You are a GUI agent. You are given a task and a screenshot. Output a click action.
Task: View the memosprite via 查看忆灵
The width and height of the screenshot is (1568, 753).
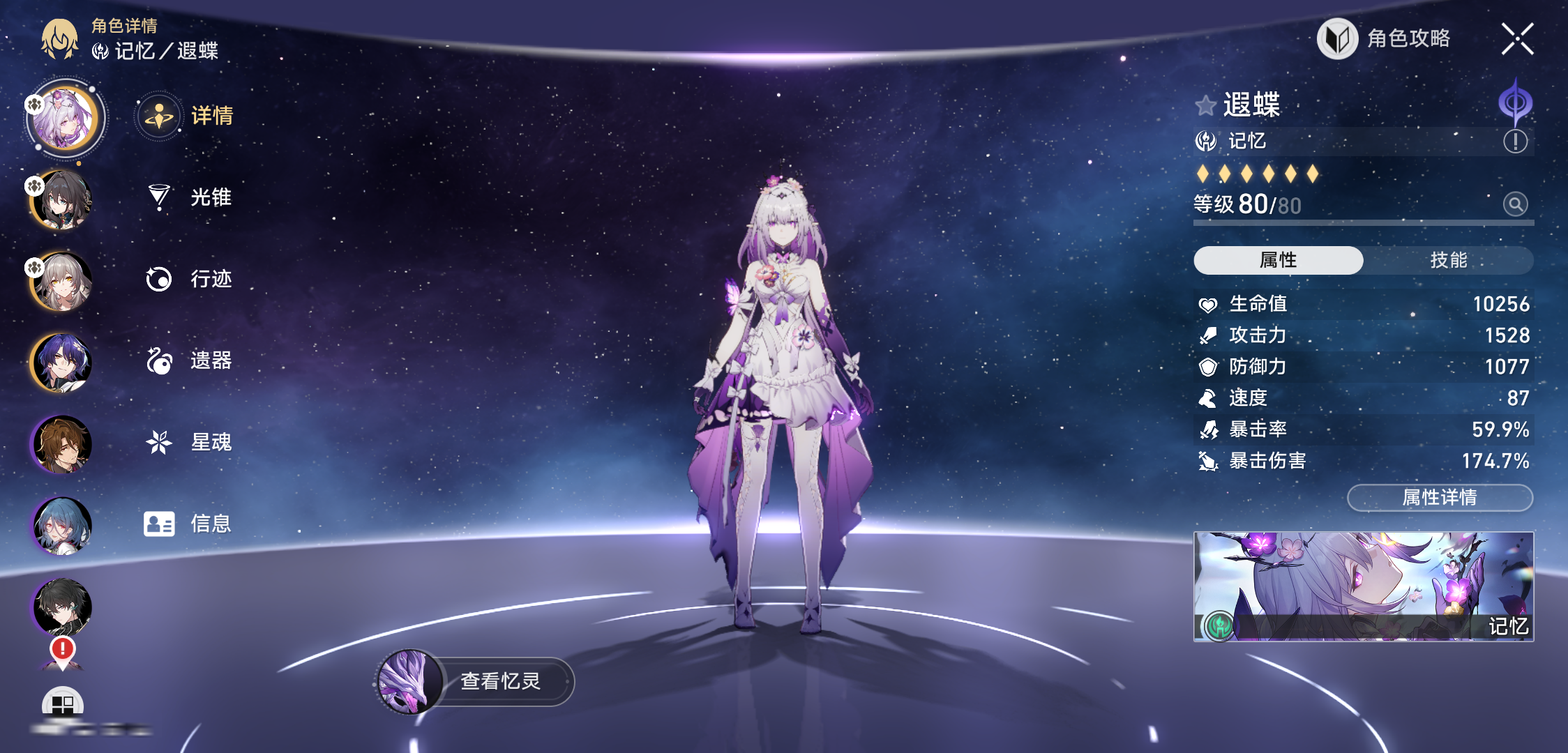476,681
